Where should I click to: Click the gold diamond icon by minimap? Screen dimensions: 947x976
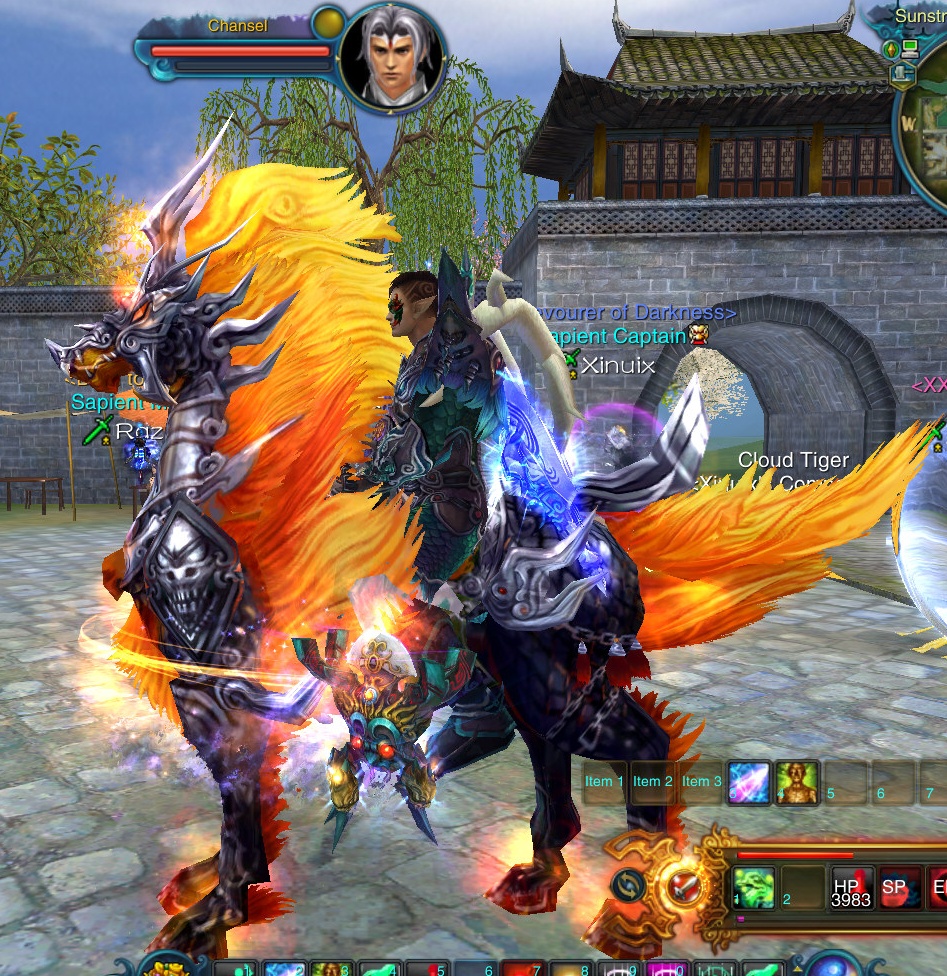coord(891,48)
